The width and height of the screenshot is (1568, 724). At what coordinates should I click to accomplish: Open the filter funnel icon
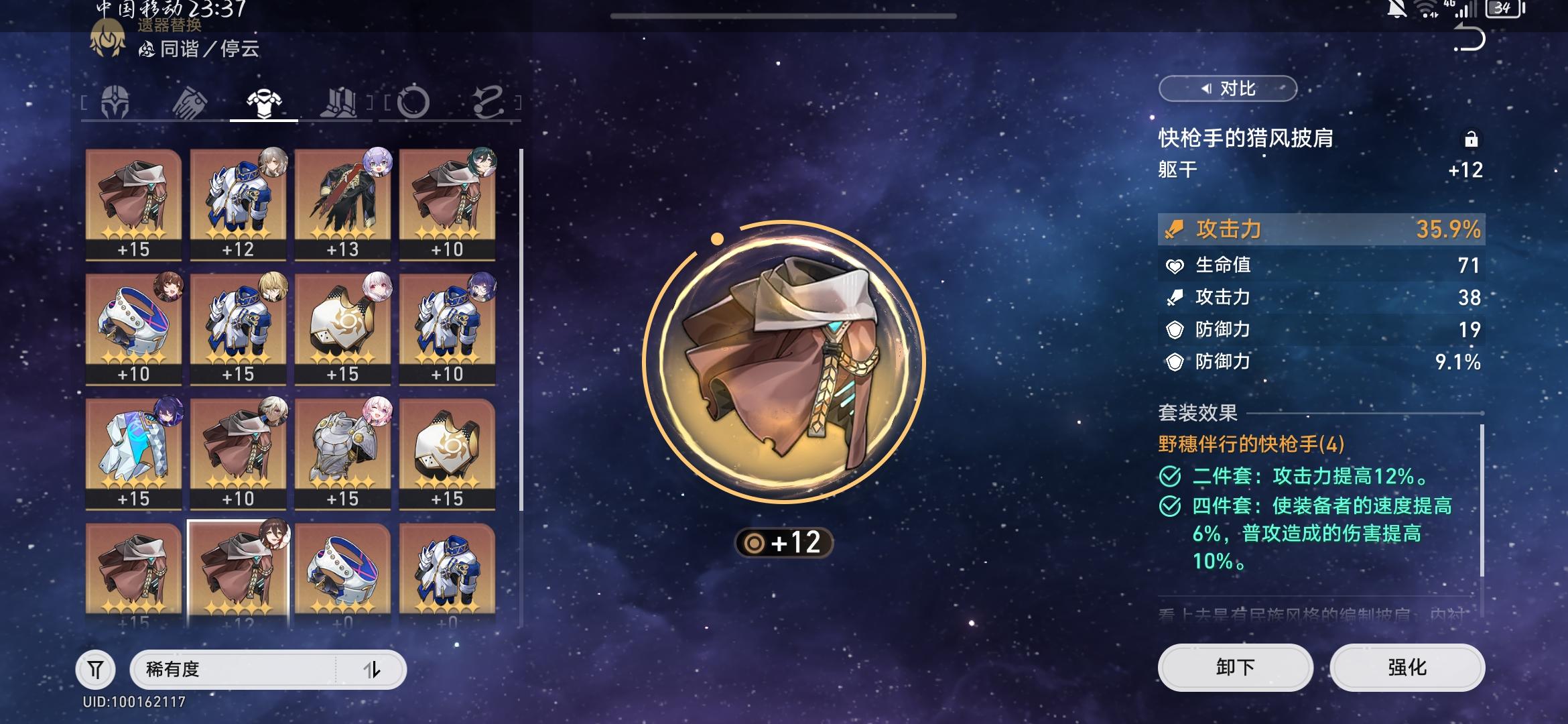[x=96, y=668]
